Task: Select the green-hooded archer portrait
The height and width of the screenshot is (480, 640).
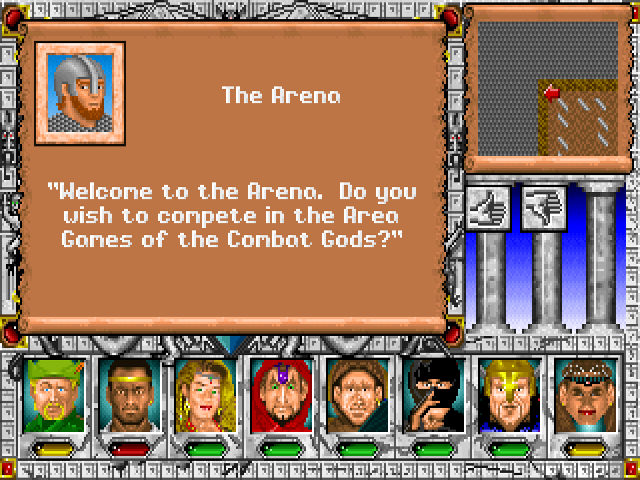Action: (x=50, y=395)
